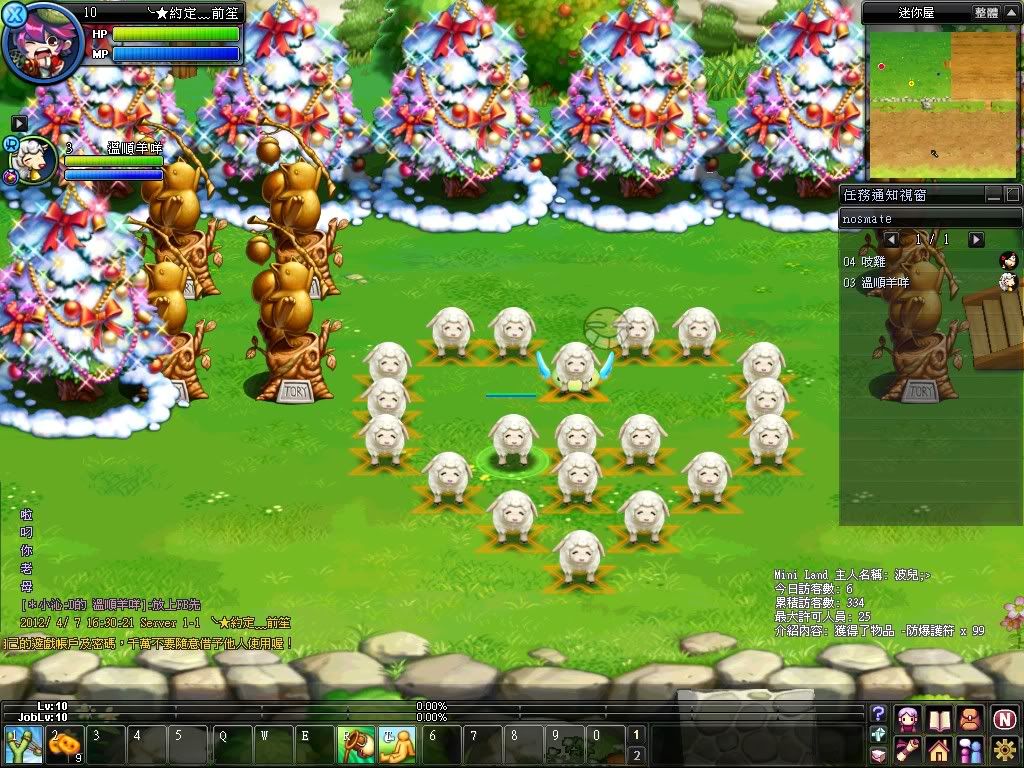Expand the arrow button above pet portrait
The image size is (1024, 768).
pyautogui.click(x=19, y=123)
